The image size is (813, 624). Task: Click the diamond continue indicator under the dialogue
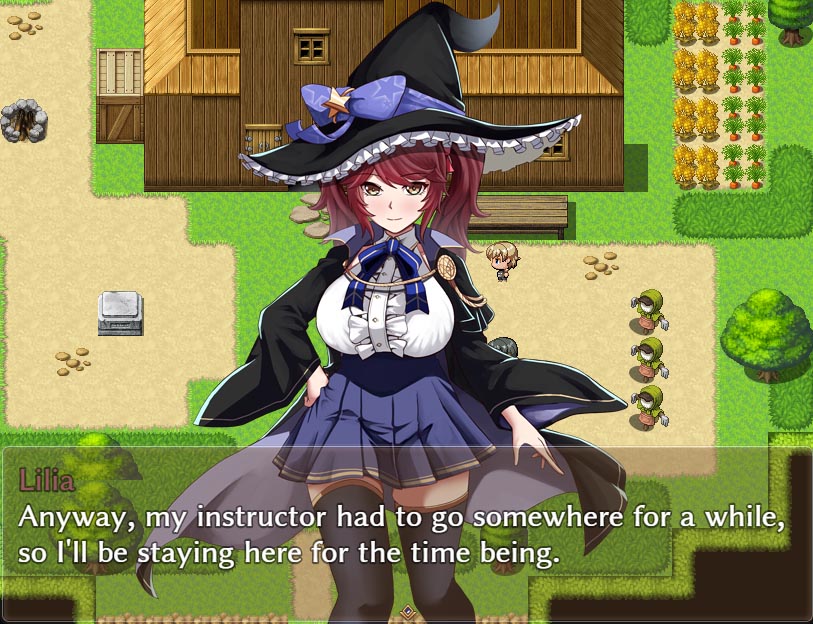(407, 610)
